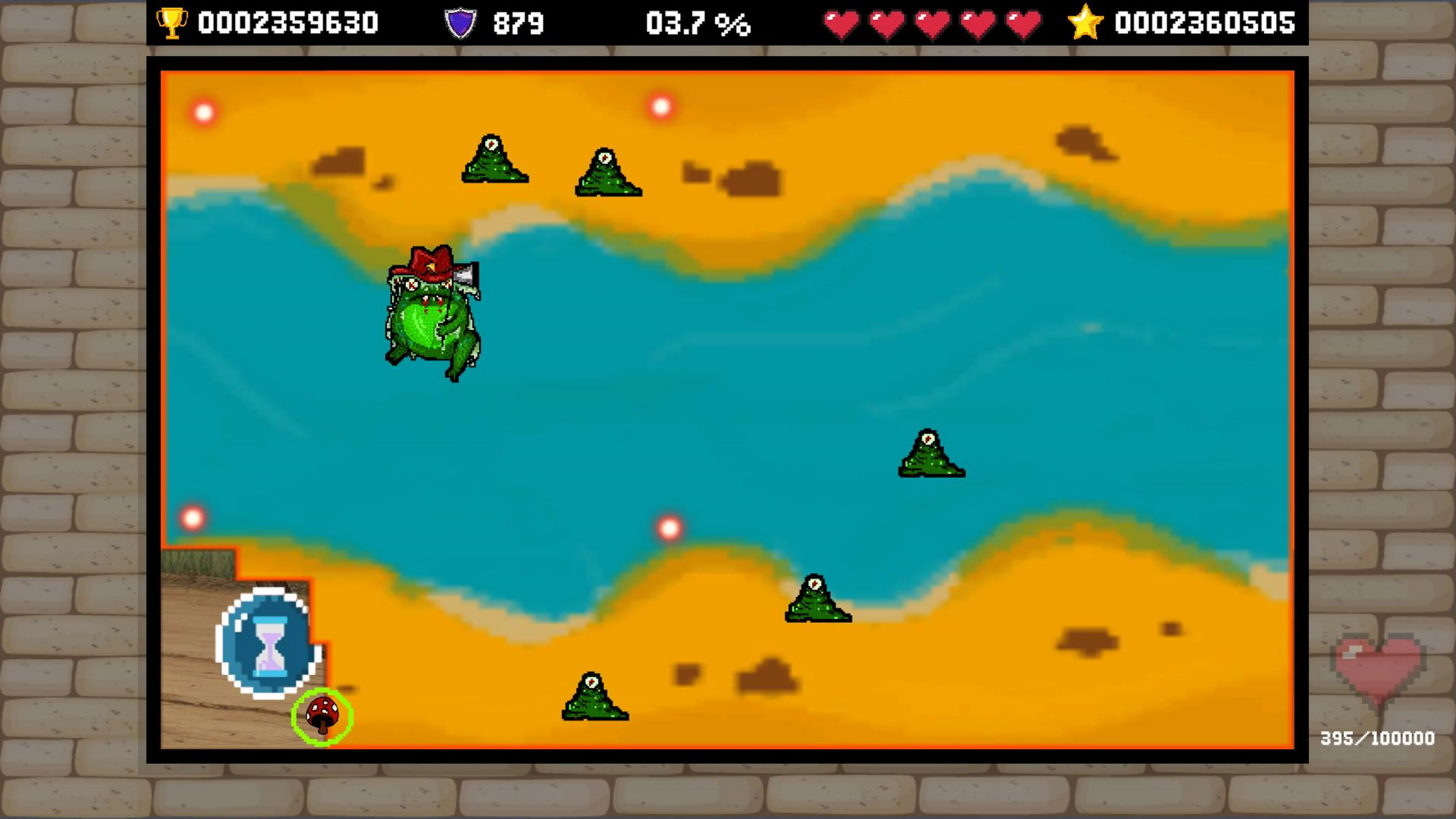Image resolution: width=1456 pixels, height=819 pixels.
Task: Click the gold trophy score icon
Action: 173,23
